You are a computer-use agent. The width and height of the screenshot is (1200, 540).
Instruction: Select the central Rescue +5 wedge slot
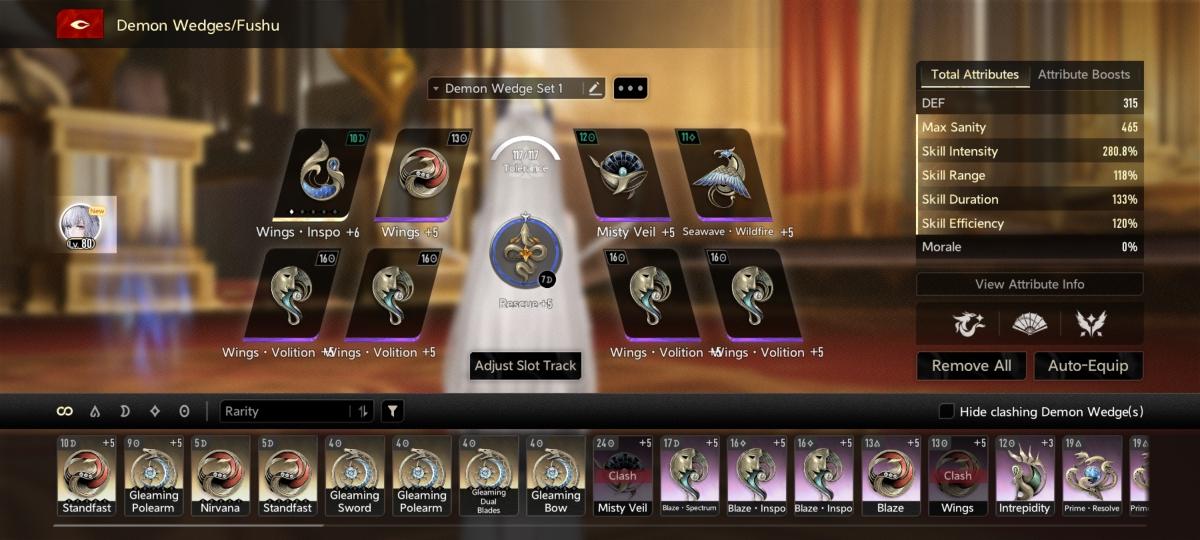524,250
